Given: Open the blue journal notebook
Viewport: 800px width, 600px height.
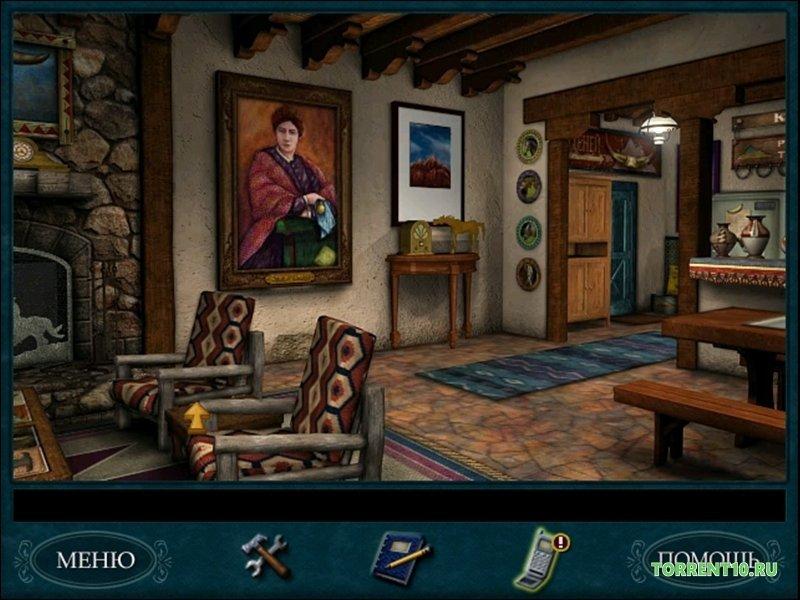Looking at the screenshot, I should click(x=400, y=557).
